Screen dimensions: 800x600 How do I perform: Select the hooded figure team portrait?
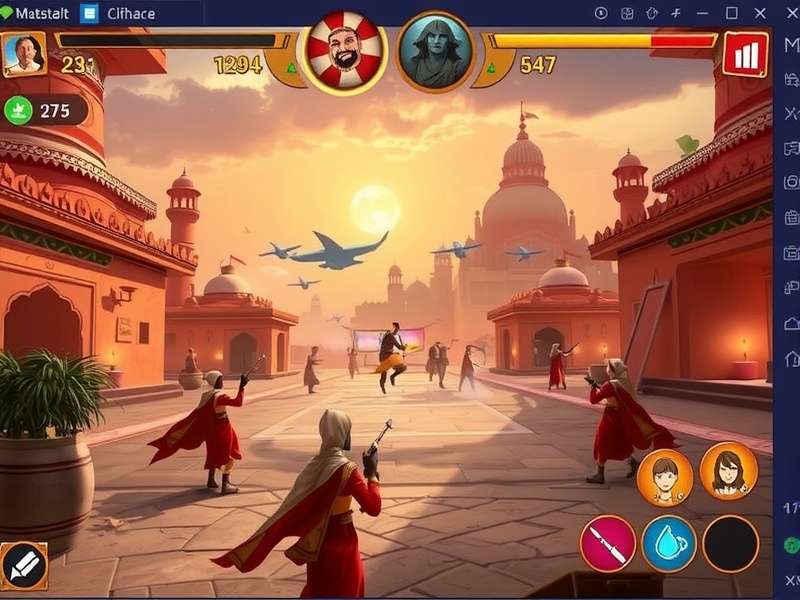tap(436, 52)
